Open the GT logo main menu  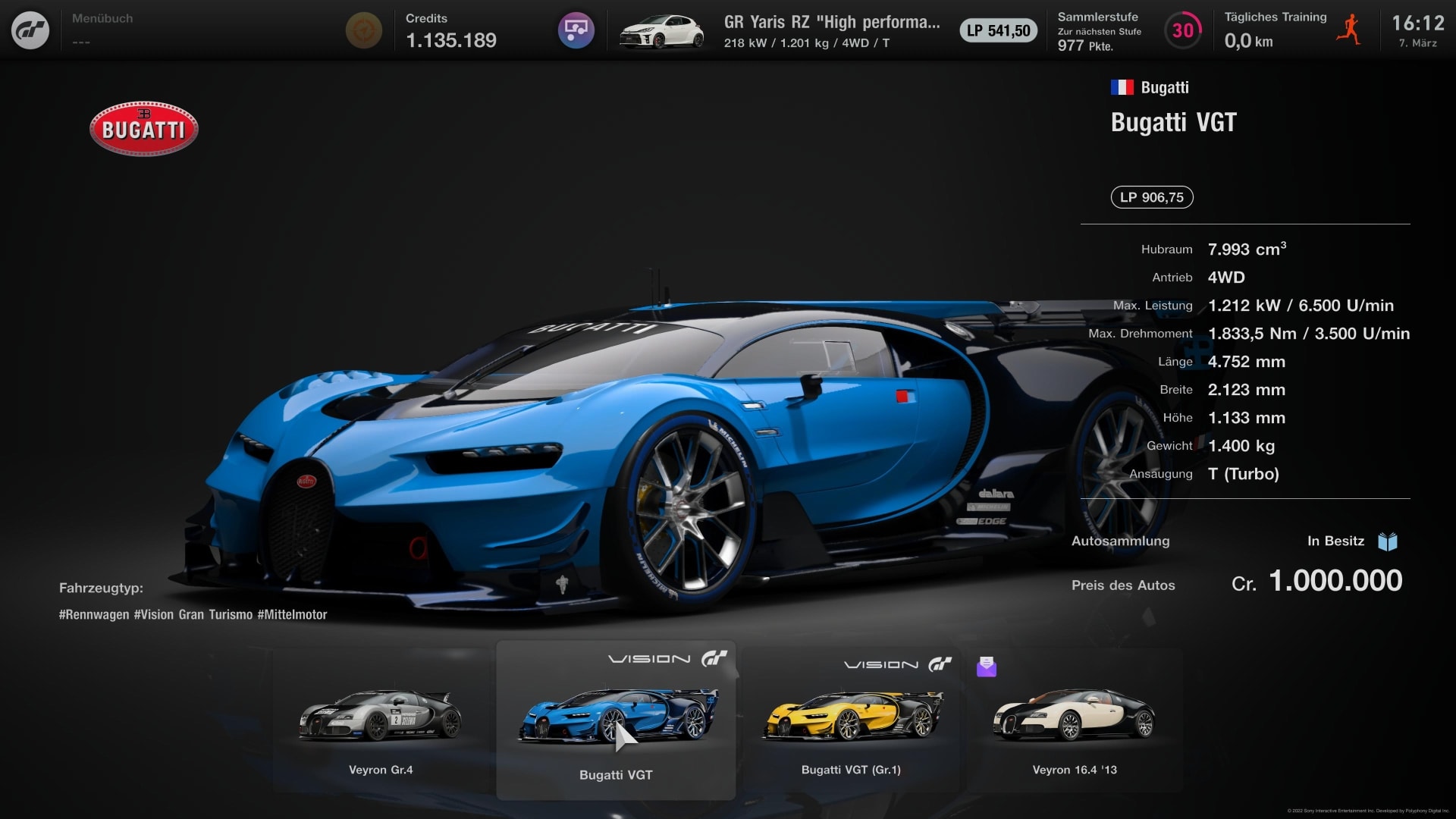click(x=30, y=30)
